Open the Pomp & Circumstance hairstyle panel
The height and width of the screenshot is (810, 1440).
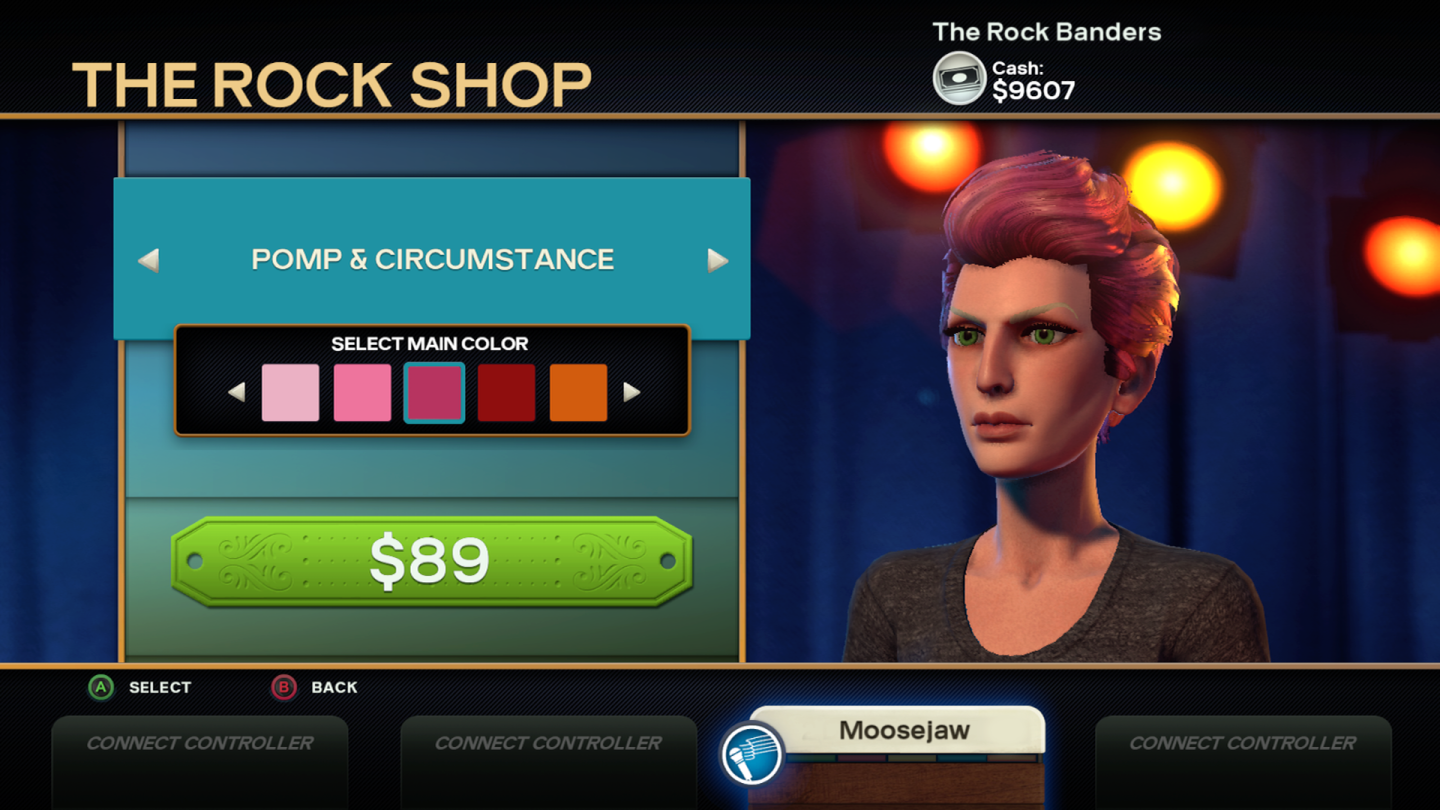tap(433, 259)
